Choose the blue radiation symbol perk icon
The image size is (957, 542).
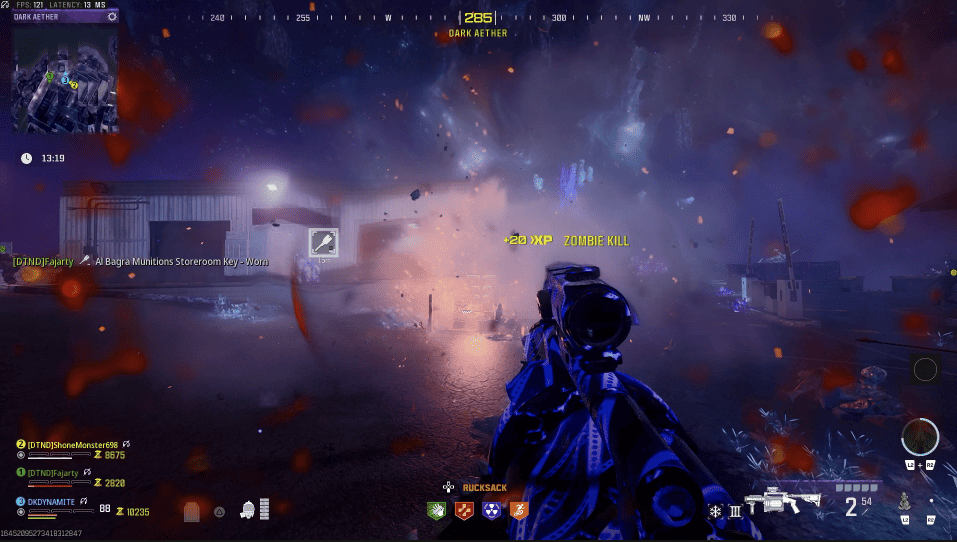click(x=490, y=510)
